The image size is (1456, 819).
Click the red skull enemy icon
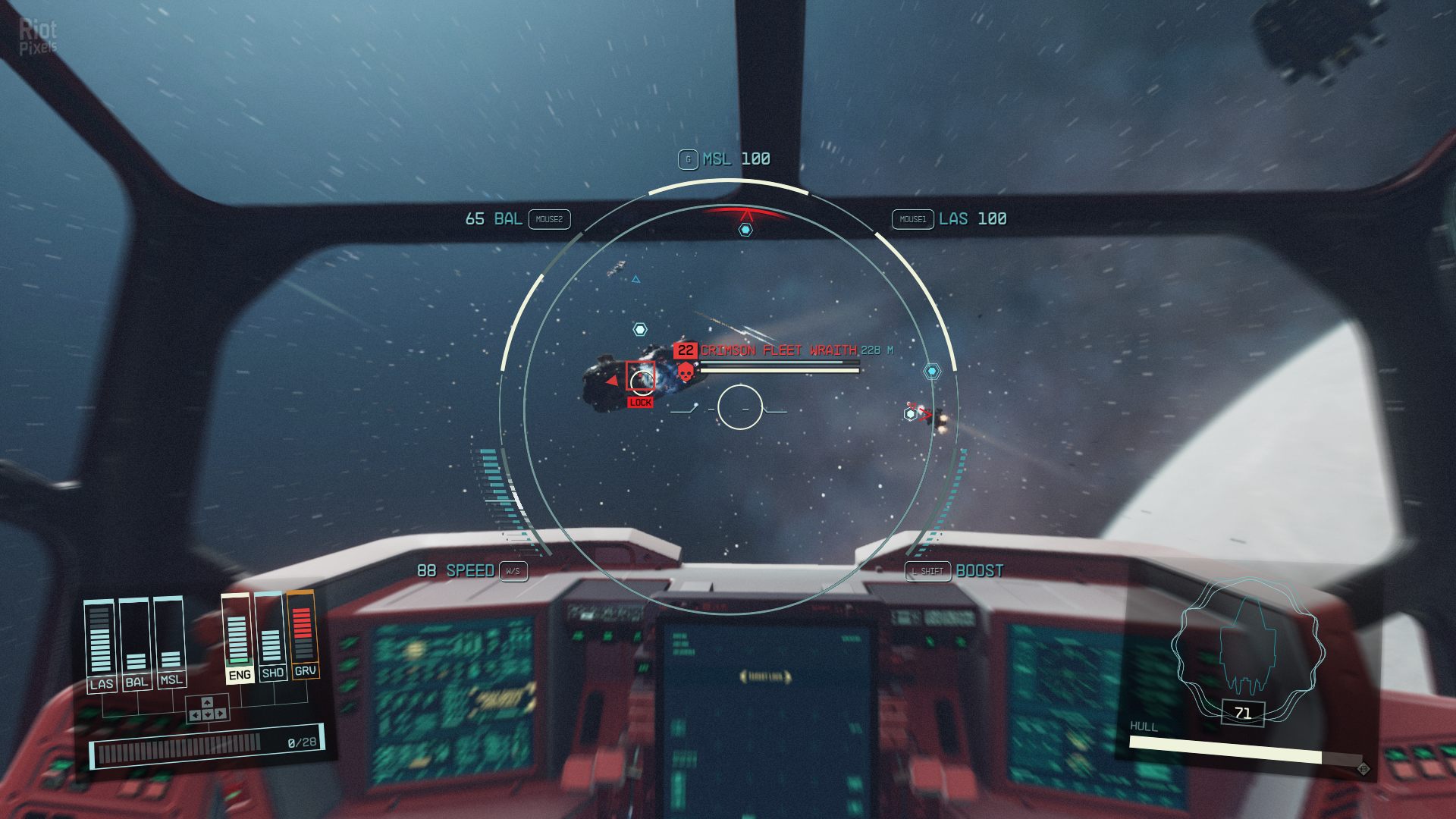[686, 372]
